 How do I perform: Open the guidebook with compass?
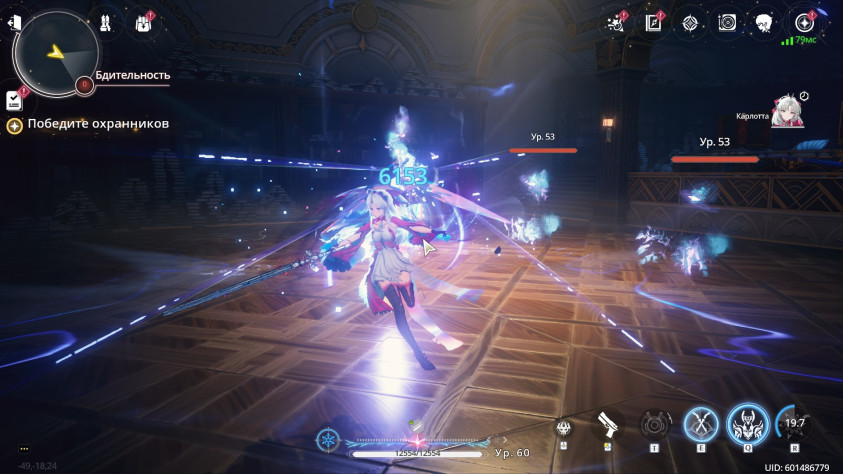click(654, 22)
